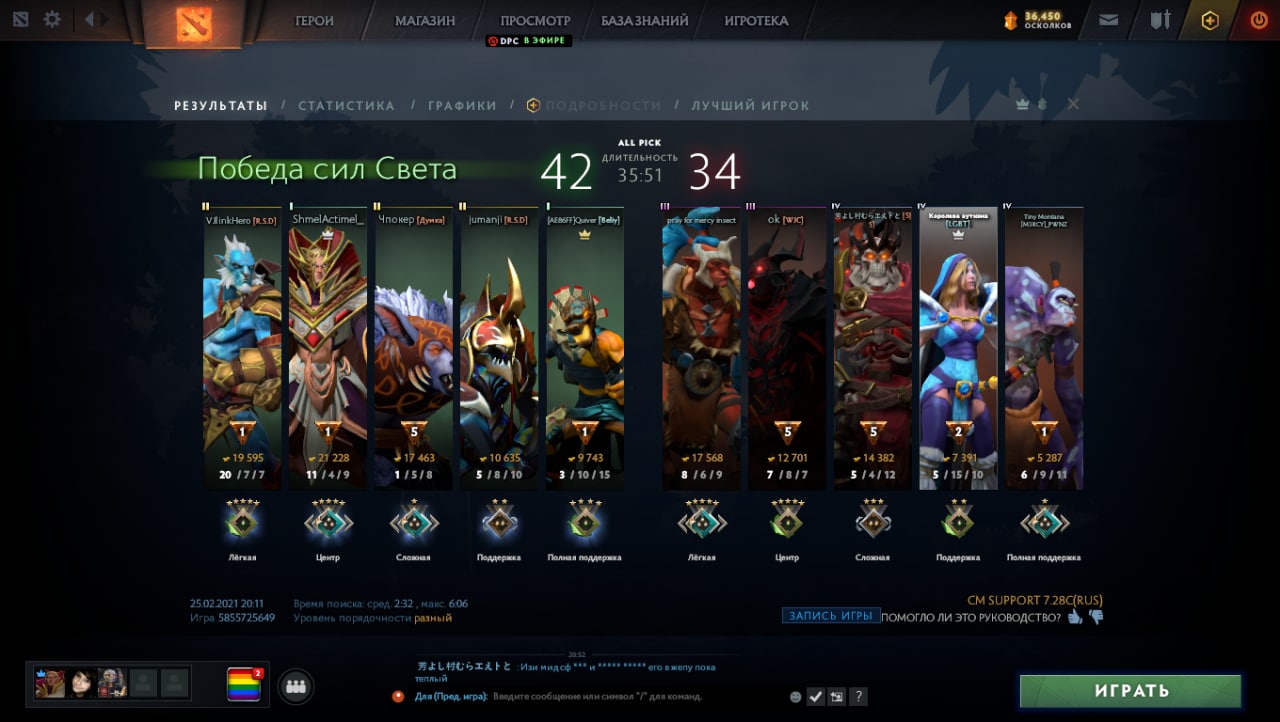The width and height of the screenshot is (1280, 722).
Task: Open the mail envelope icon
Action: pos(1108,19)
